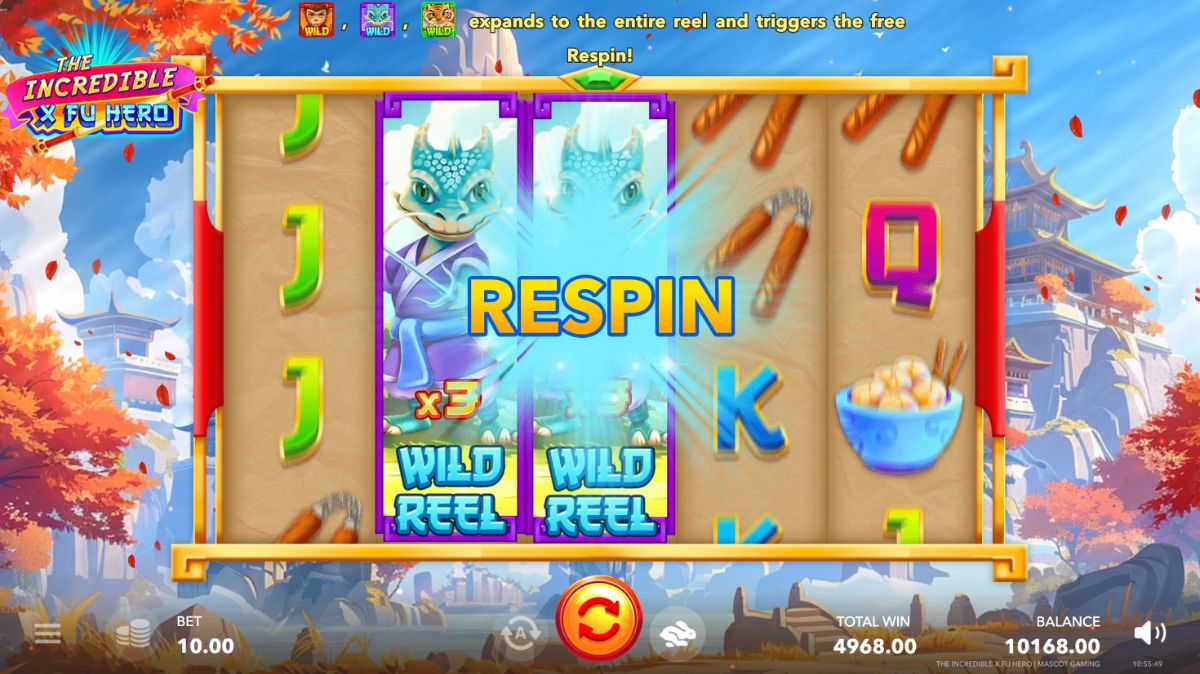Toggle turbo mode with the rabbit icon
1200x674 pixels.
tap(678, 633)
